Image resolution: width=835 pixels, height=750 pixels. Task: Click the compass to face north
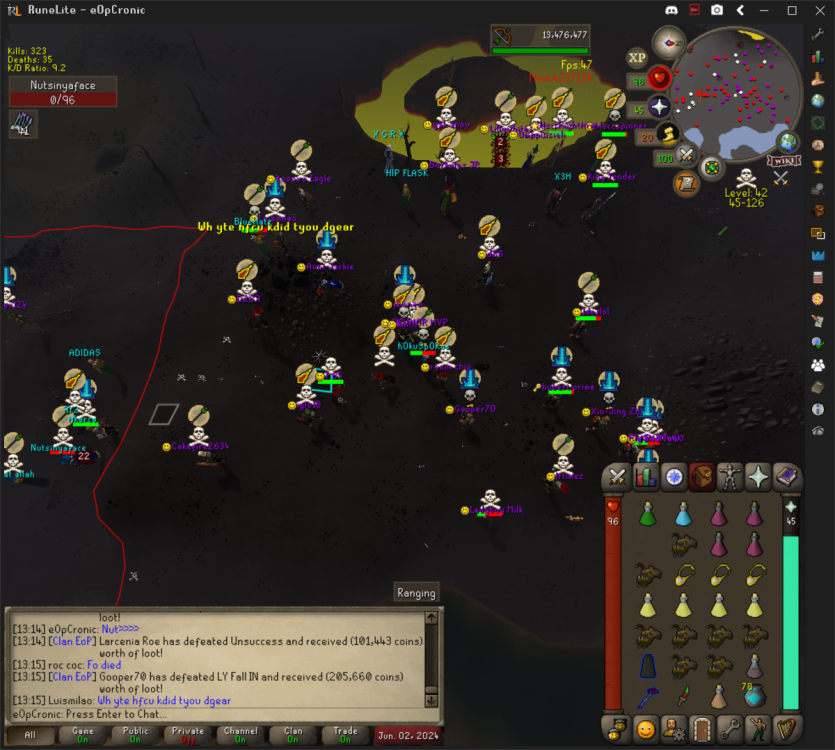(x=669, y=42)
